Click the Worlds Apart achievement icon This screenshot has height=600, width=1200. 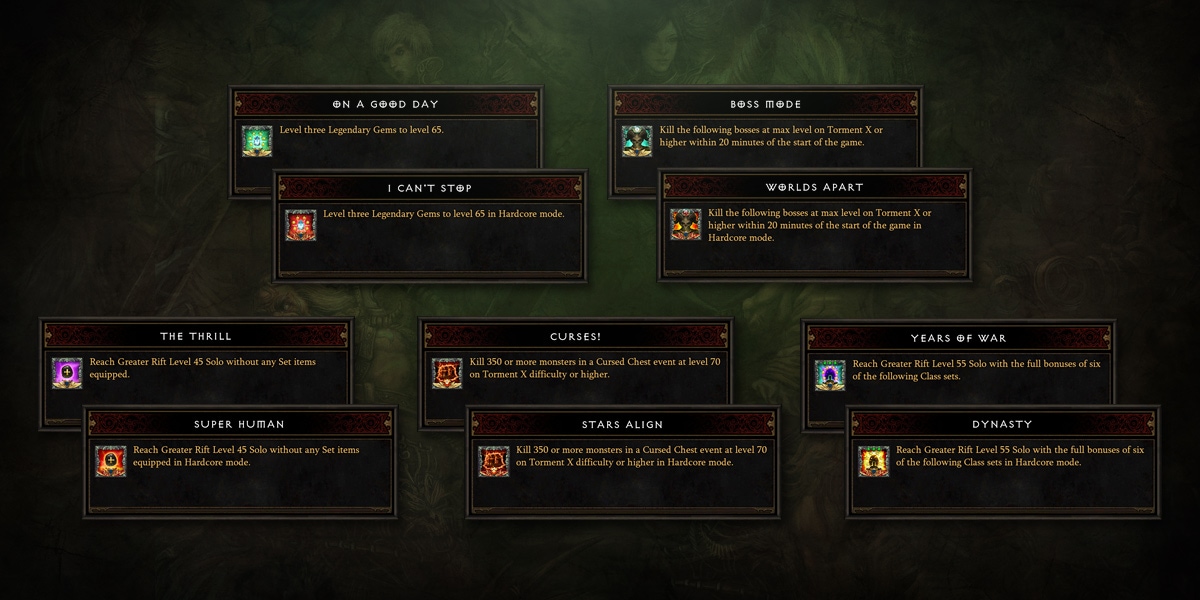pyautogui.click(x=686, y=225)
